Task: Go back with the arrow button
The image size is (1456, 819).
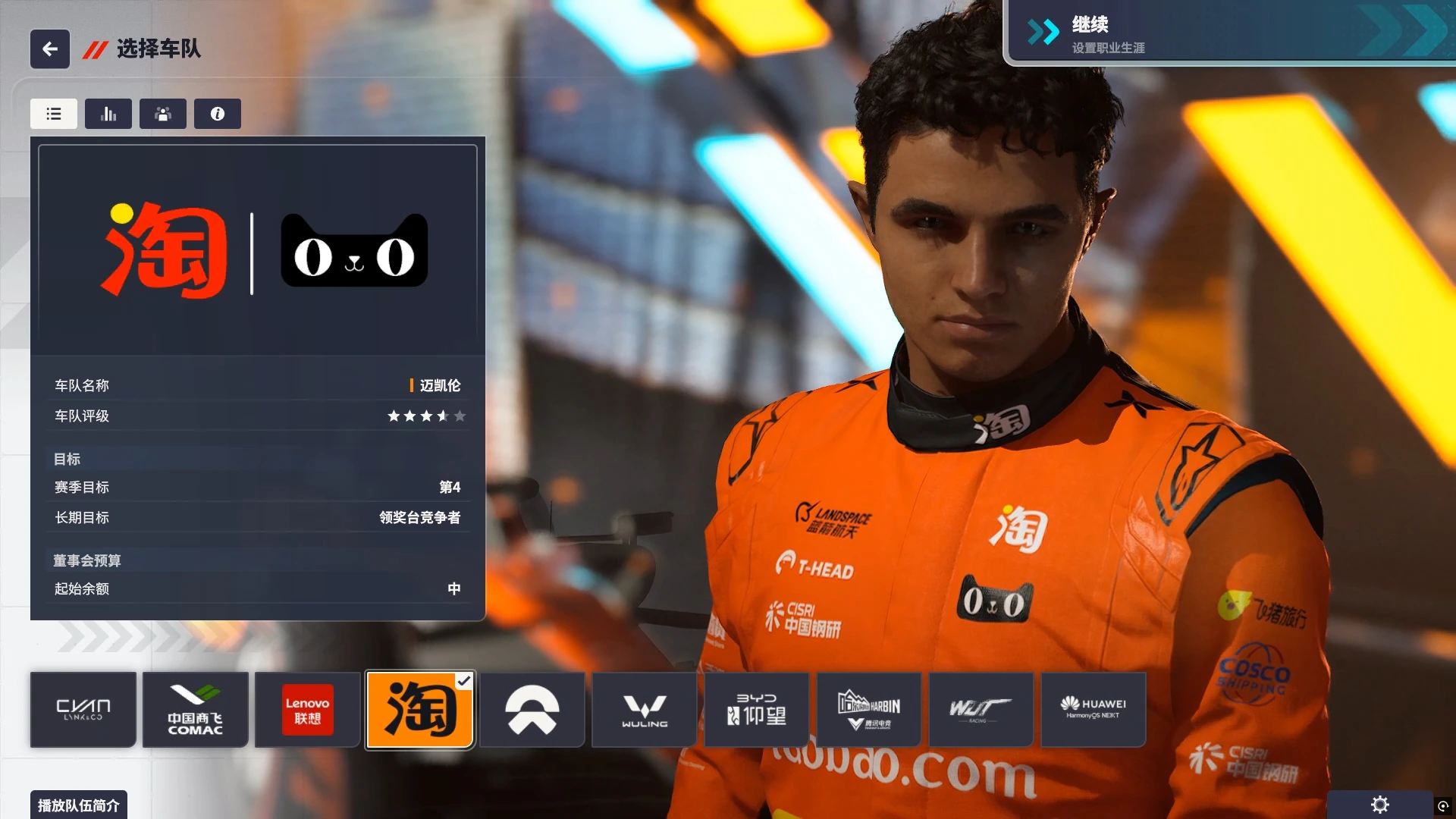Action: click(x=50, y=49)
